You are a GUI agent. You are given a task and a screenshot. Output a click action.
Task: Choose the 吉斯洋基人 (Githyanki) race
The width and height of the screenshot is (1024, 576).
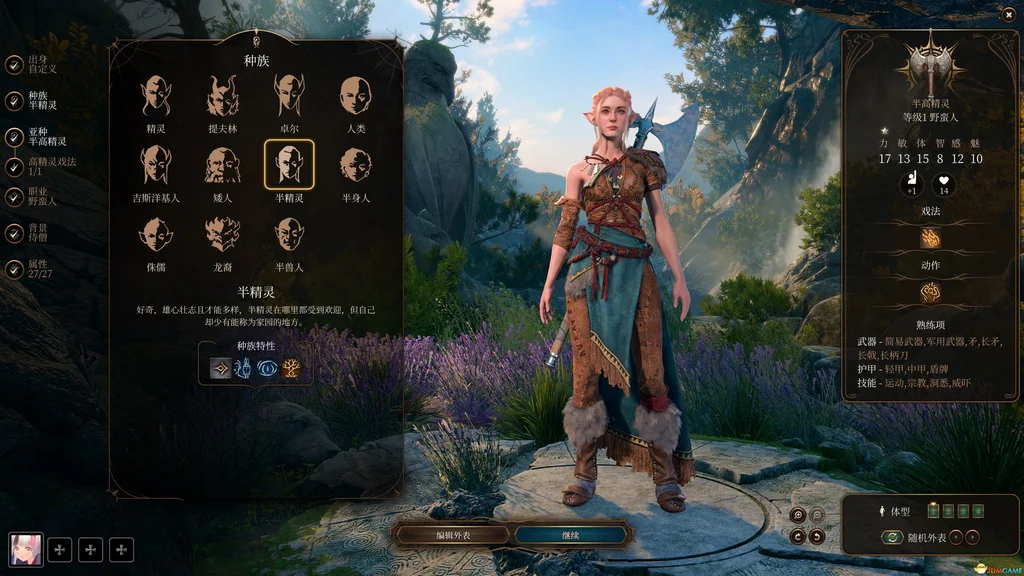point(156,165)
